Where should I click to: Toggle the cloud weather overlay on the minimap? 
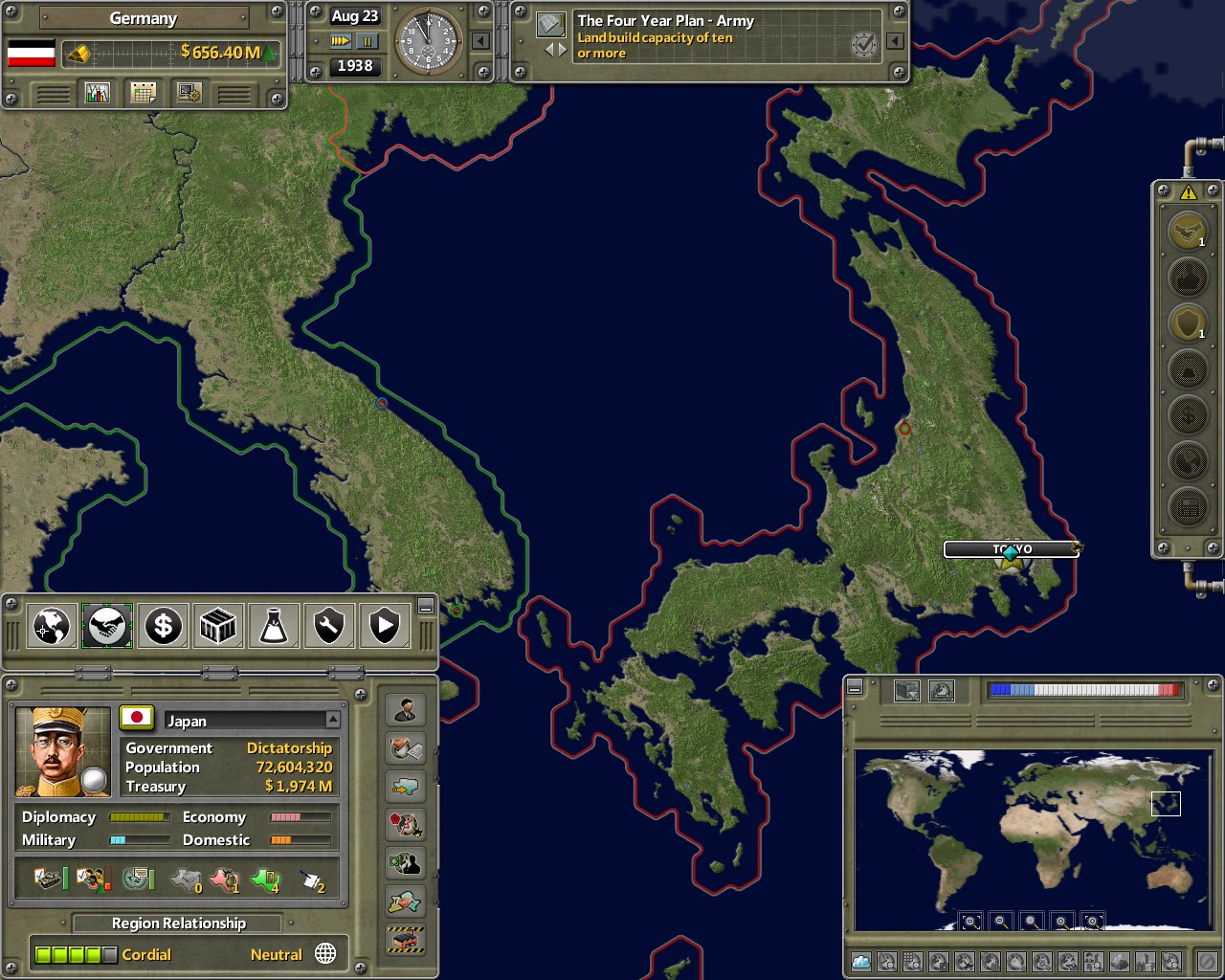tap(859, 960)
